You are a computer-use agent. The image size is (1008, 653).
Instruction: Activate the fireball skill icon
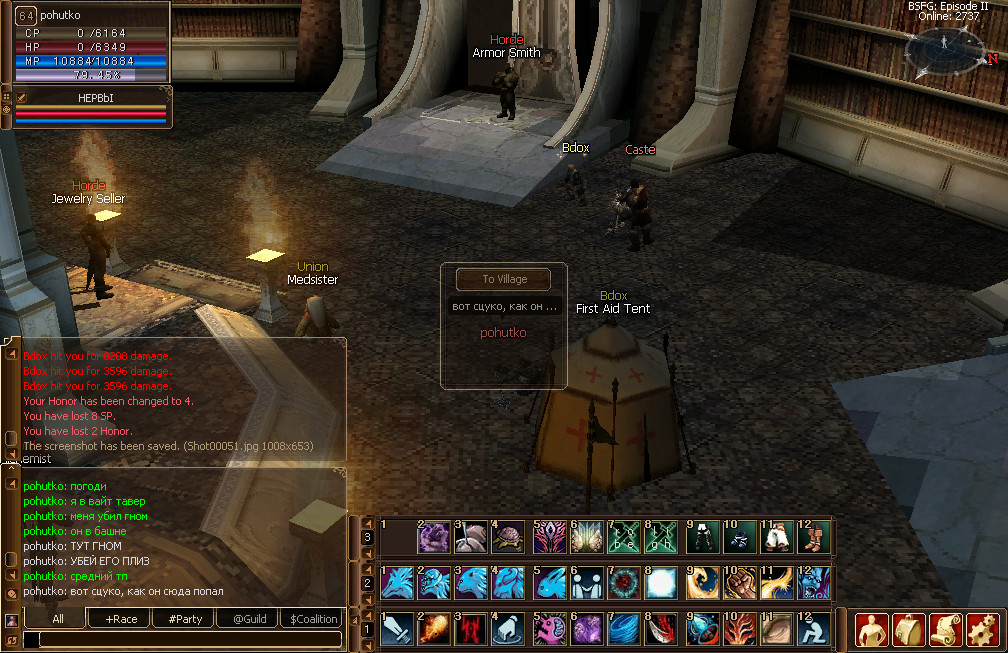(435, 628)
